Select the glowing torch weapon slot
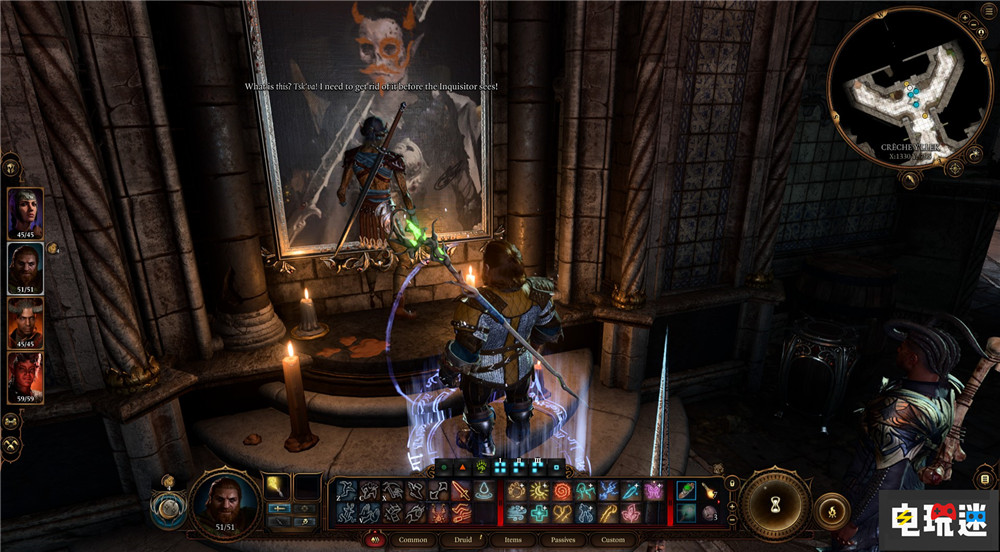The image size is (1000, 552). click(x=277, y=487)
